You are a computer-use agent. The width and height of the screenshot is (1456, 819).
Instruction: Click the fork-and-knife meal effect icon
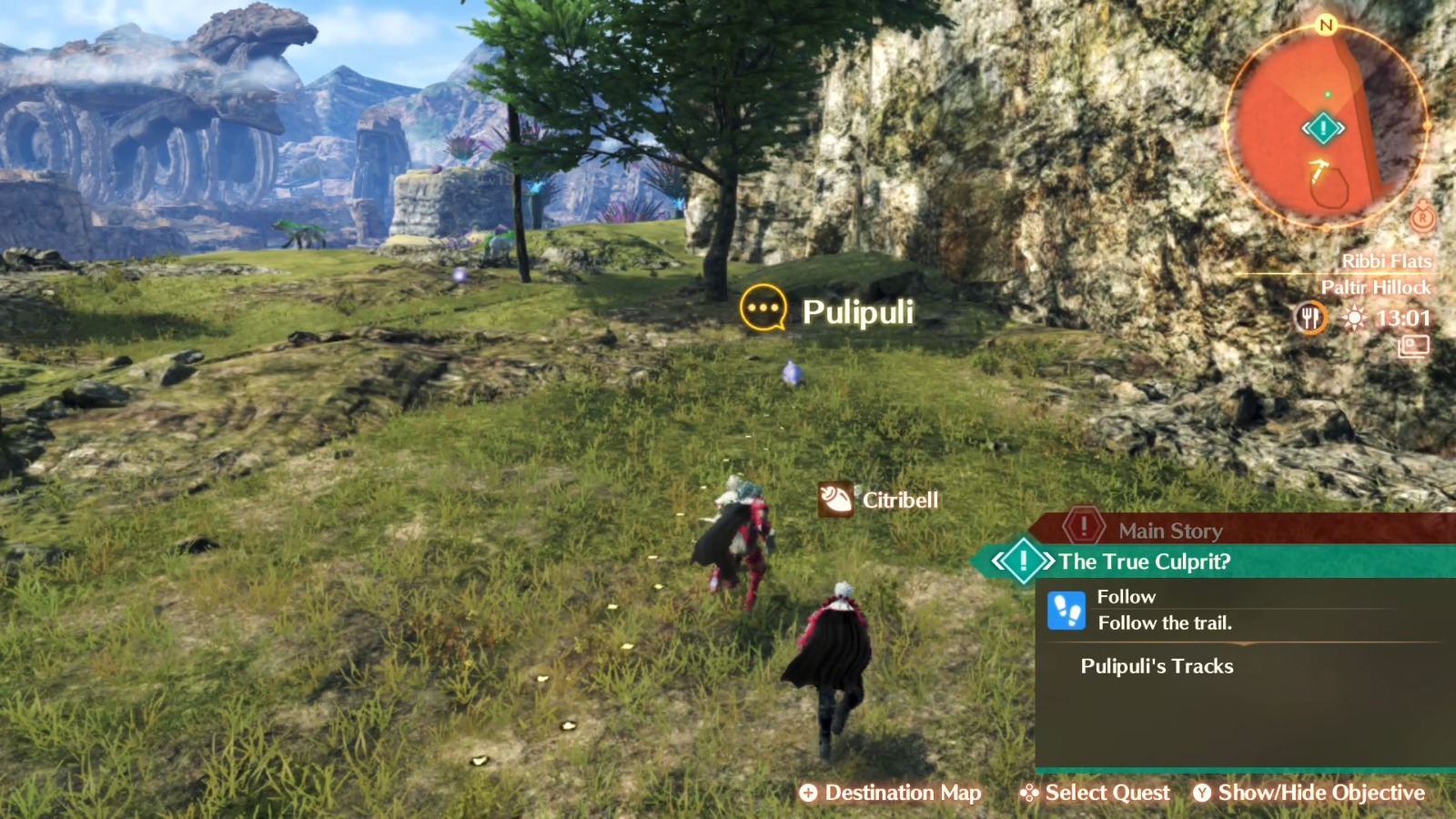1310,318
